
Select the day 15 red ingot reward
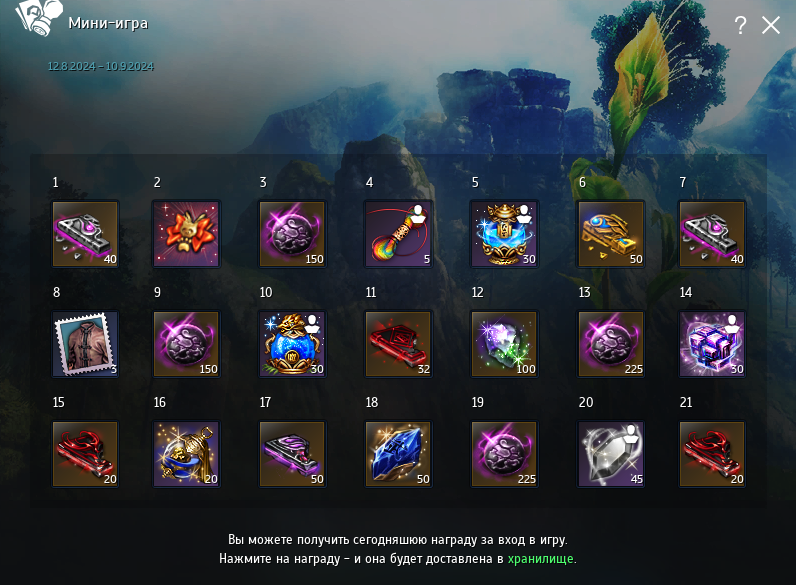pos(85,454)
